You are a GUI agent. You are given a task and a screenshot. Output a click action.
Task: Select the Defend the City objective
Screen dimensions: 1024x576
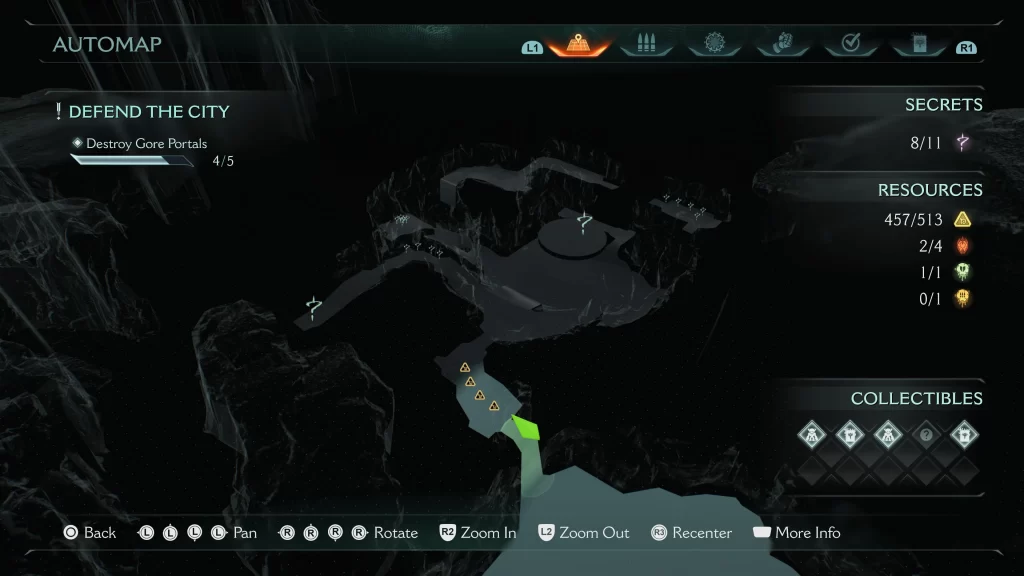tap(148, 112)
